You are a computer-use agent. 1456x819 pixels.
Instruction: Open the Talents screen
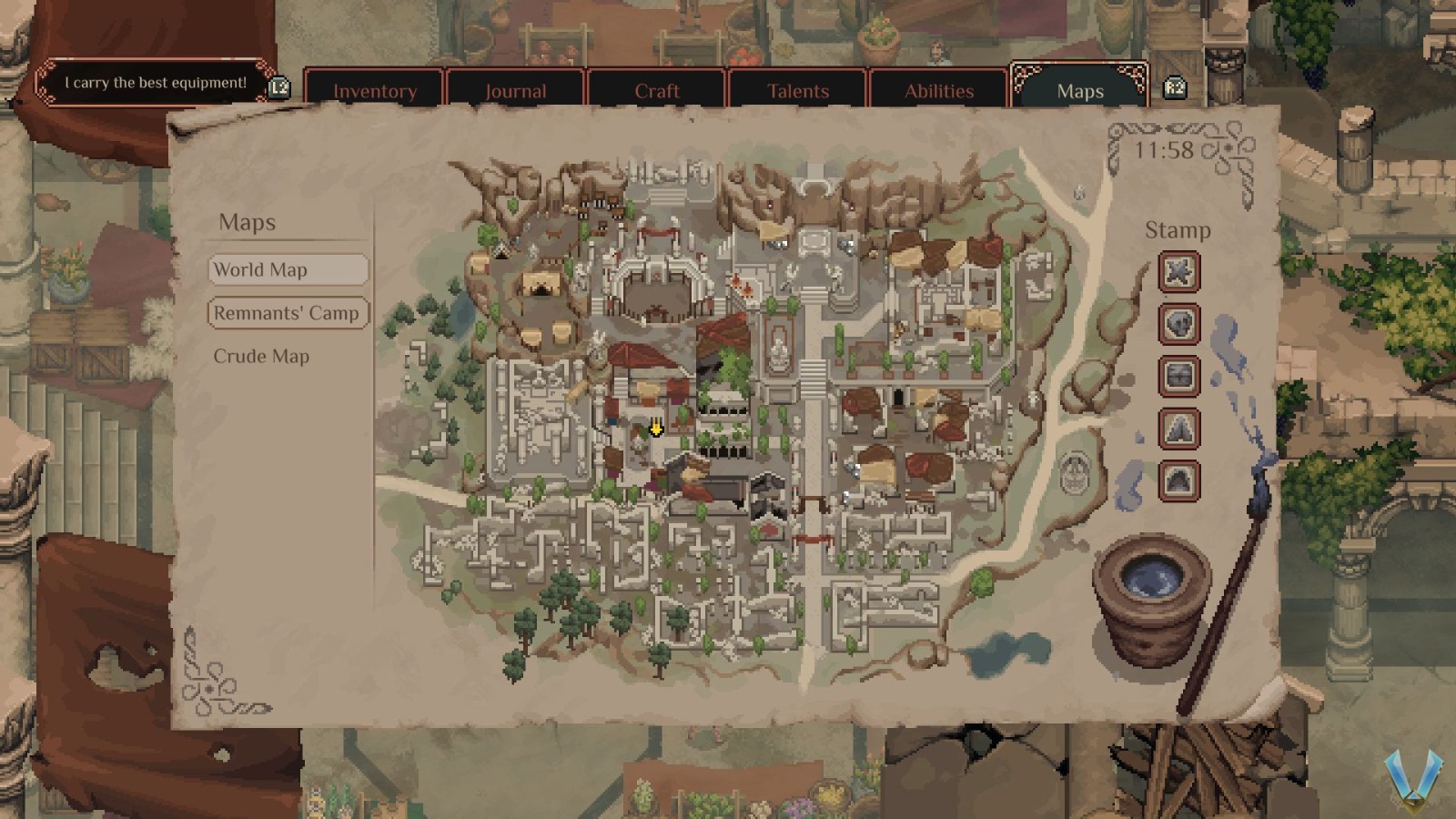[798, 91]
